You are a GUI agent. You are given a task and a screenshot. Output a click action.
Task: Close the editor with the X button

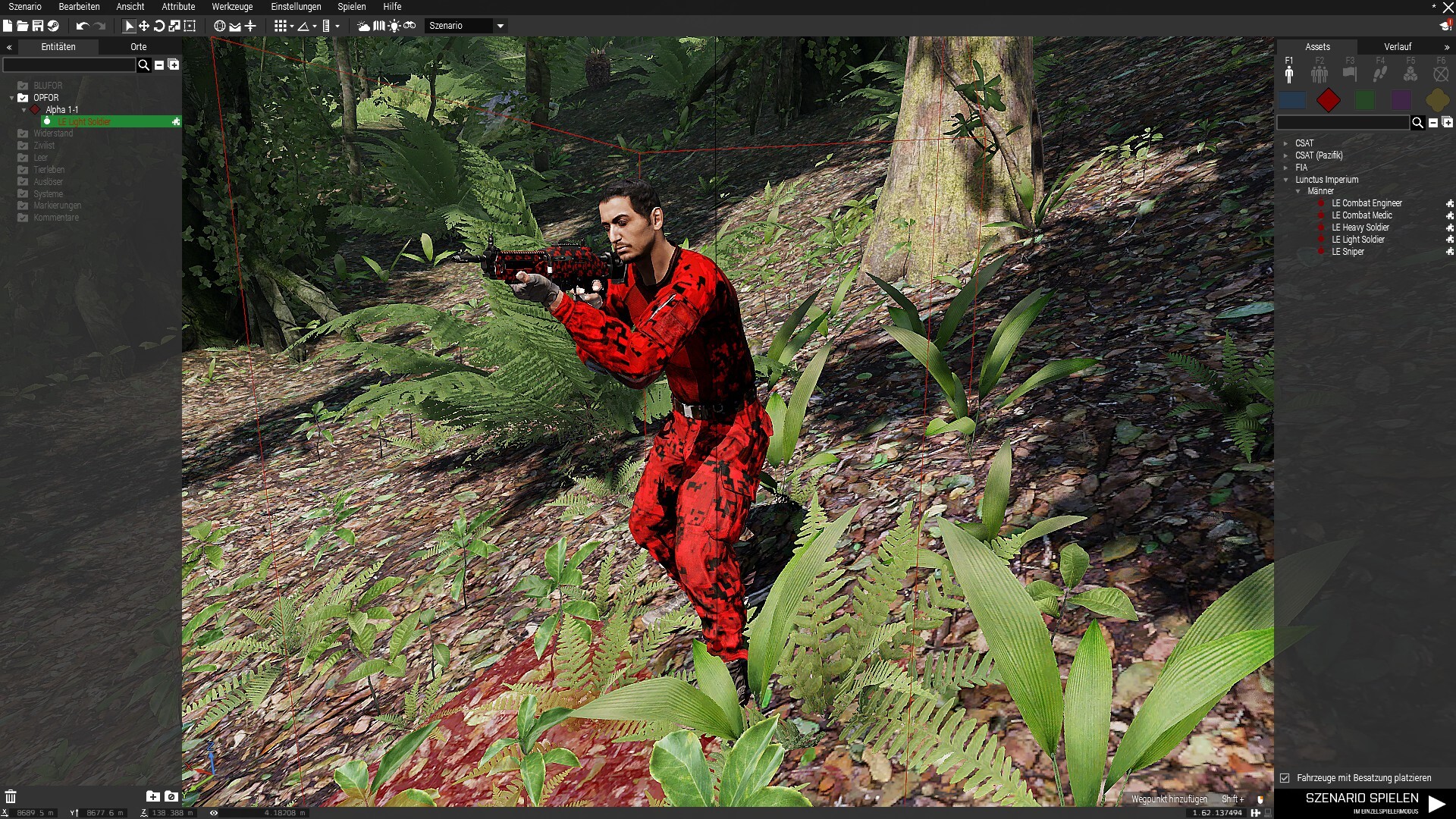click(1448, 8)
